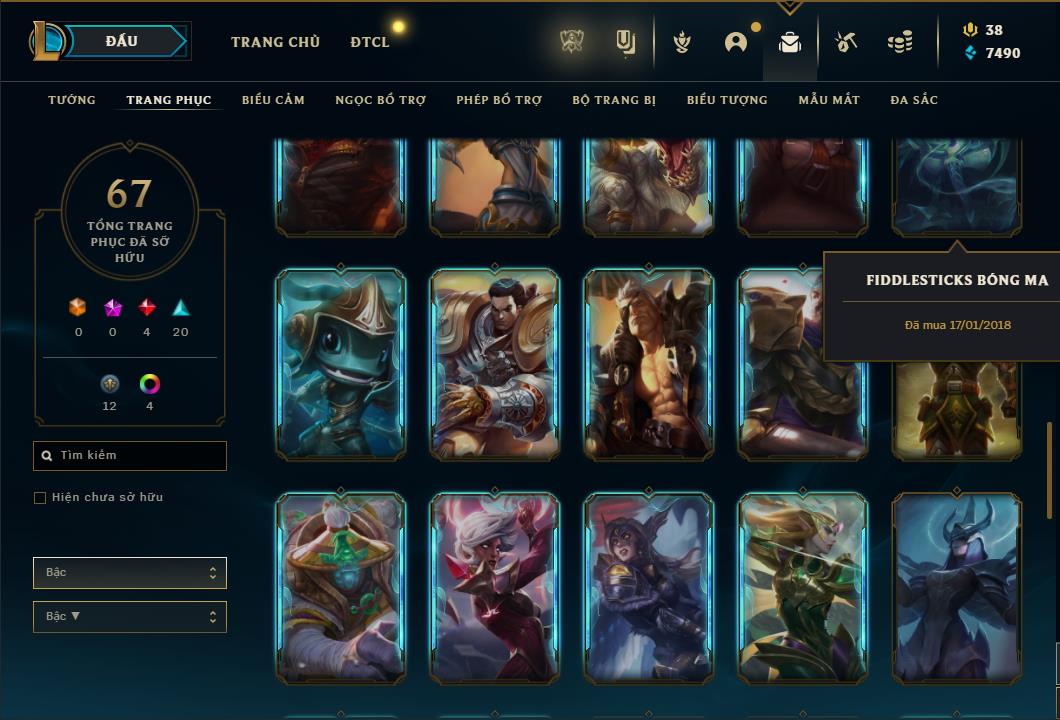Viewport: 1060px width, 720px height.
Task: Open the store coins icon
Action: coord(900,42)
